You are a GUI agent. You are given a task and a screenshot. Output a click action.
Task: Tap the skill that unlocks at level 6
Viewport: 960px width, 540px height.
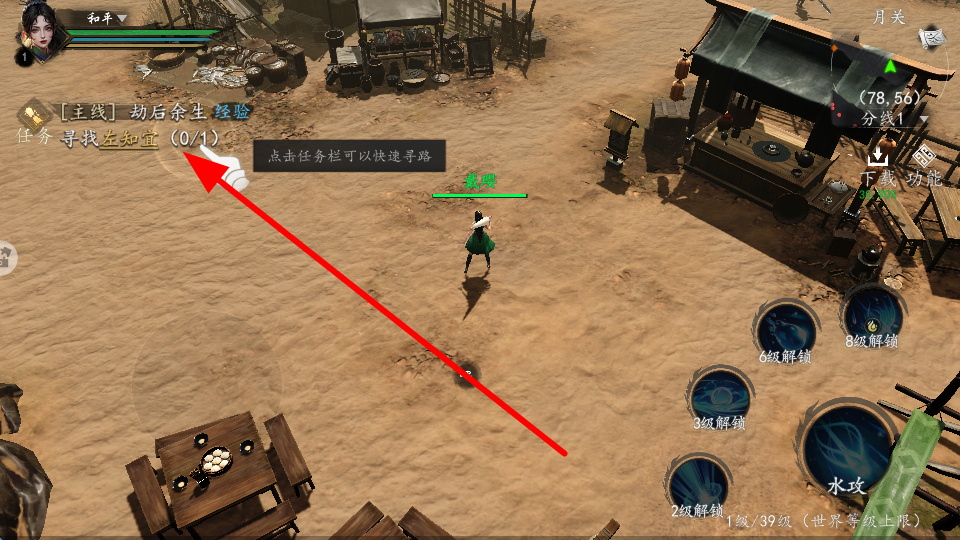coord(785,329)
